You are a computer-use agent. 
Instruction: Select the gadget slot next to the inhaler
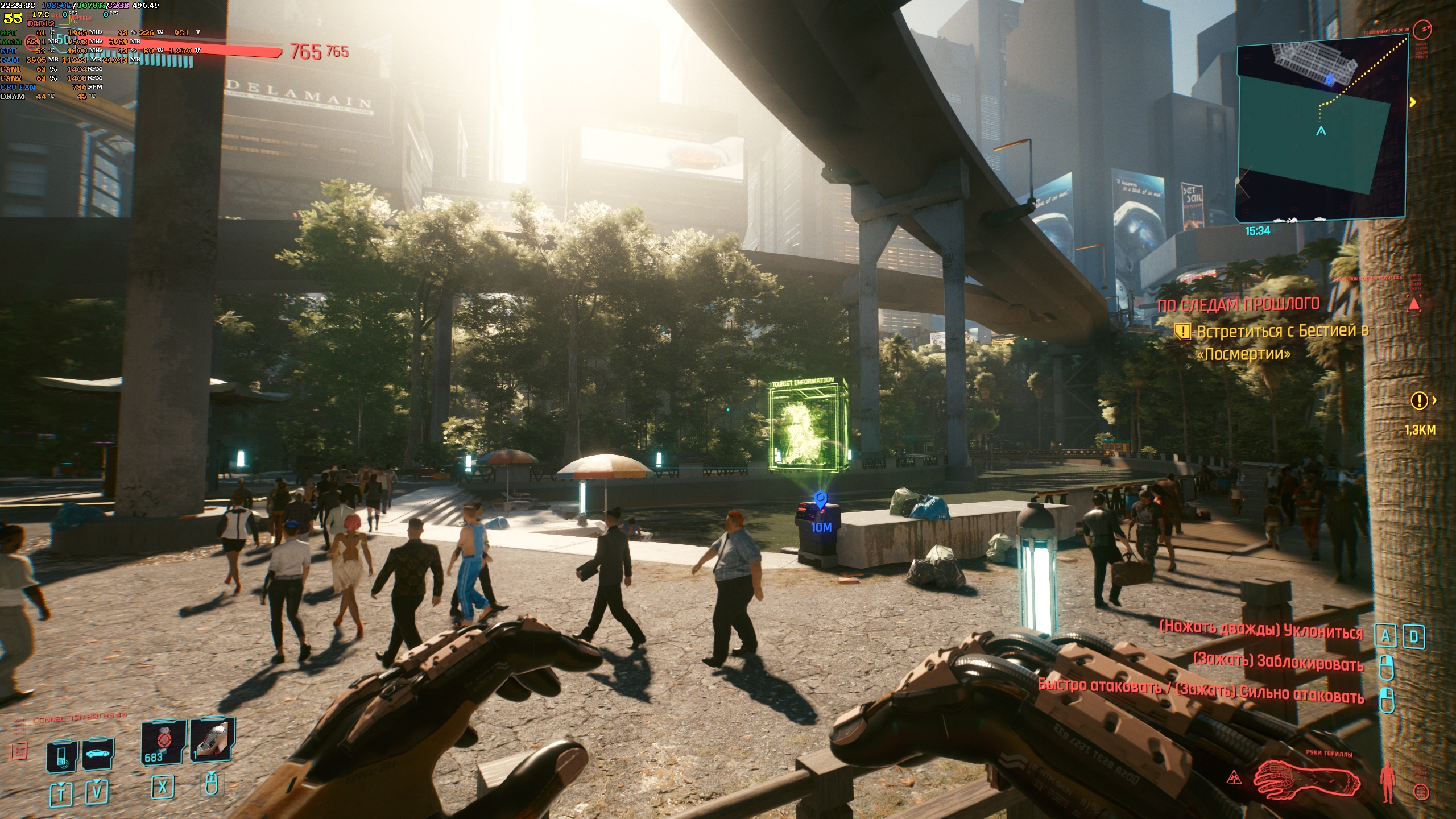[x=212, y=740]
